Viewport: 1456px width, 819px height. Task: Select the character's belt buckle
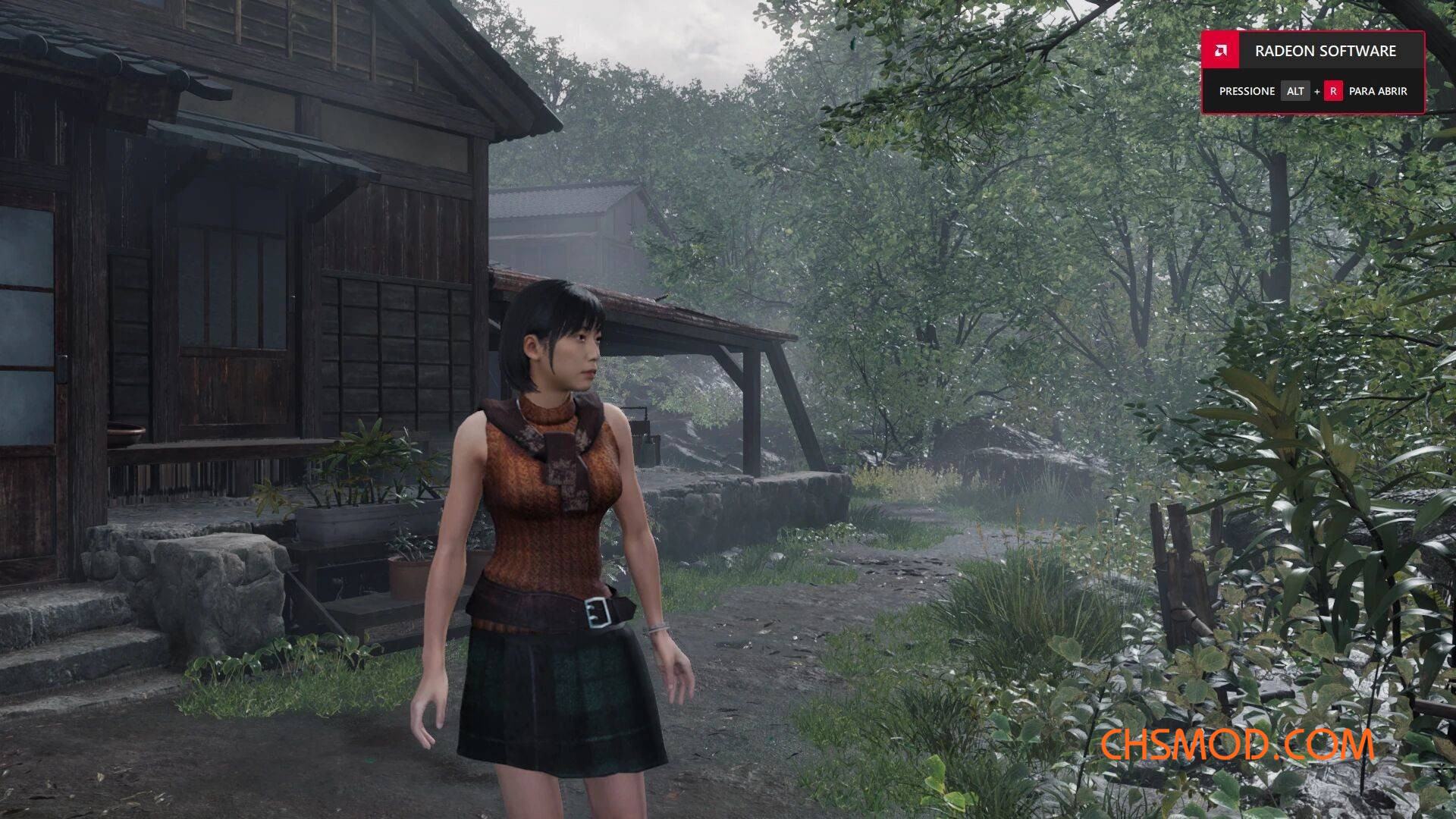pos(596,611)
